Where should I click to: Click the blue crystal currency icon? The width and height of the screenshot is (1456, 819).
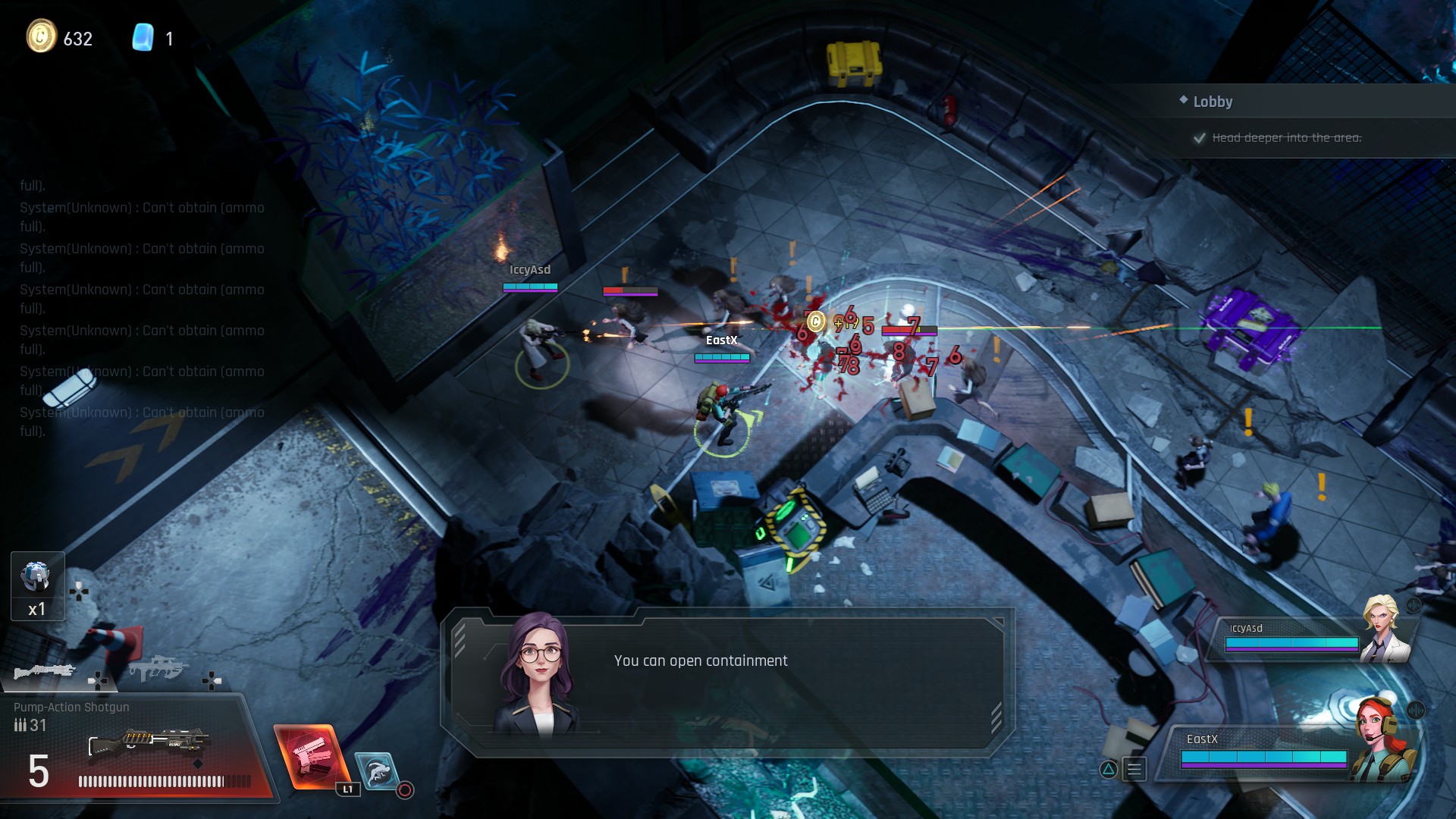[143, 37]
